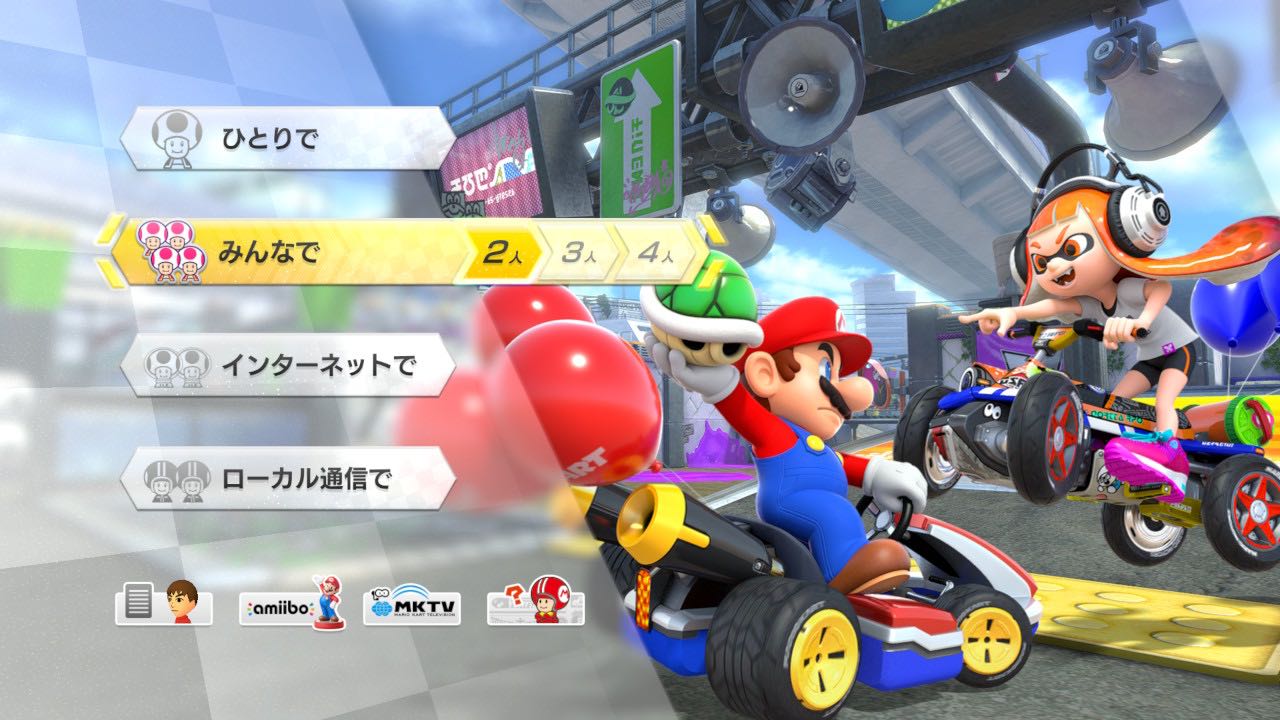Select the 4人 player count option
1280x720 pixels.
[655, 254]
